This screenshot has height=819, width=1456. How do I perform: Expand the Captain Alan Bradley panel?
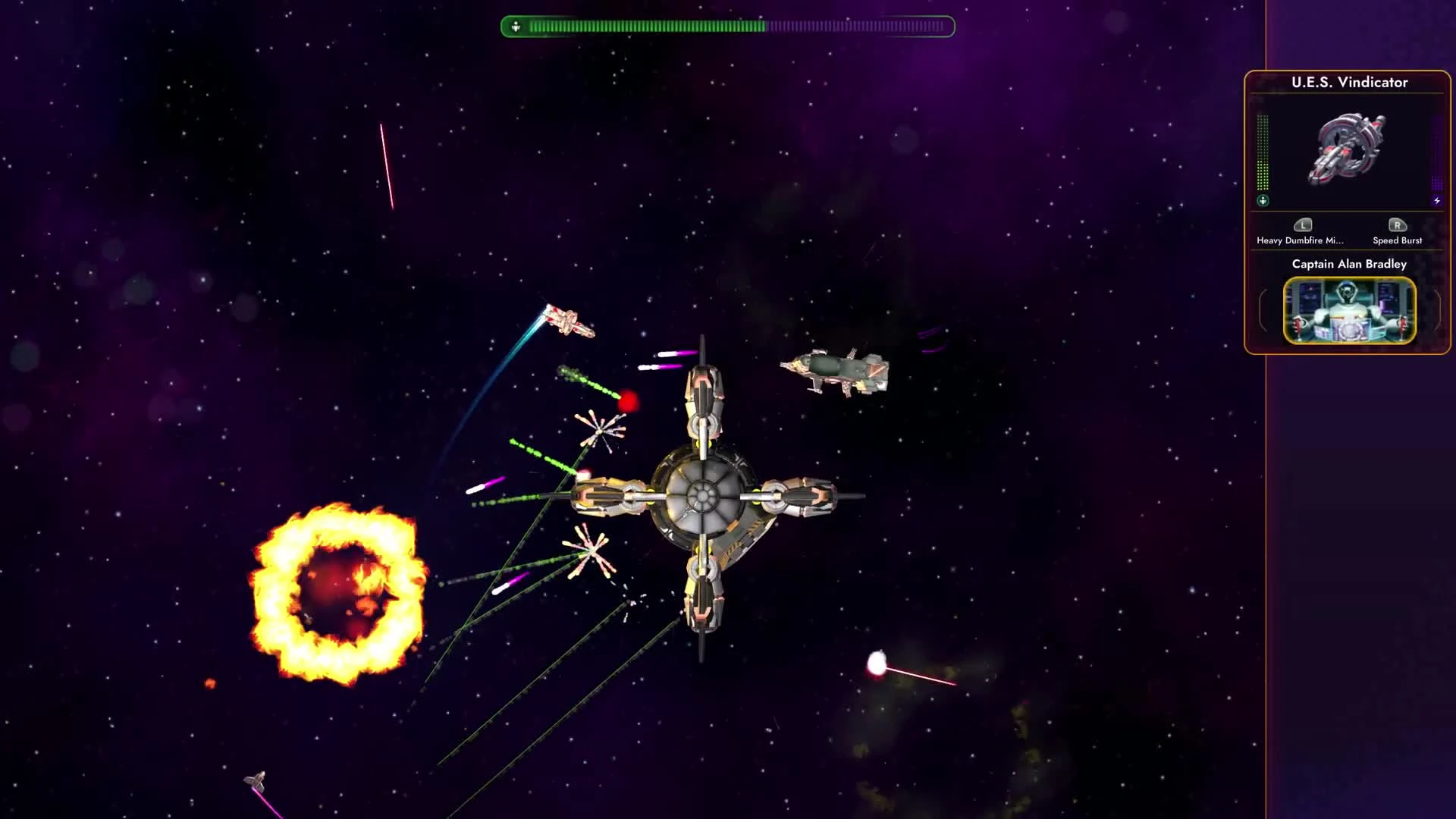1349,264
